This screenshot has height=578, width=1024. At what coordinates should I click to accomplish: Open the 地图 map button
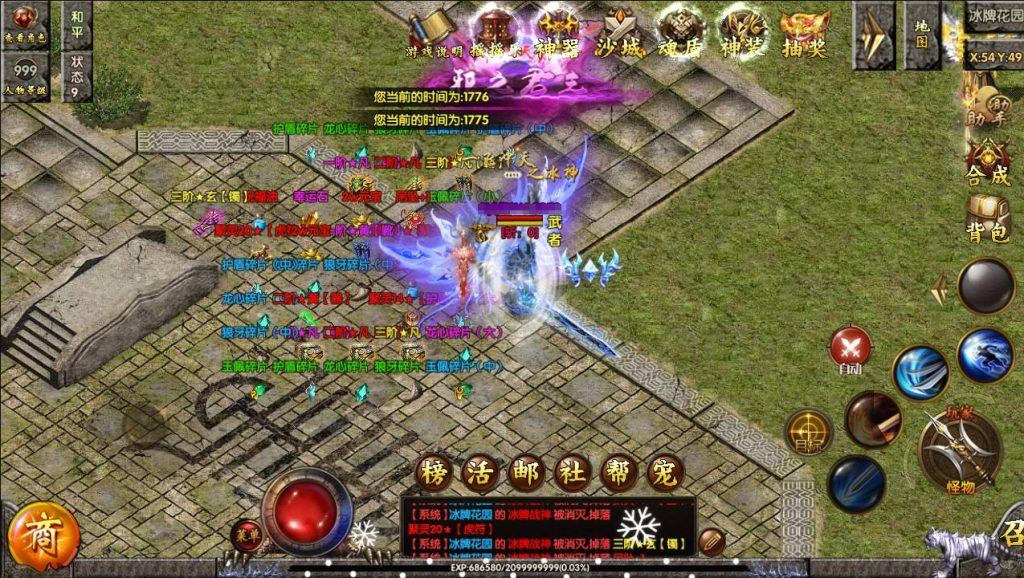[922, 33]
